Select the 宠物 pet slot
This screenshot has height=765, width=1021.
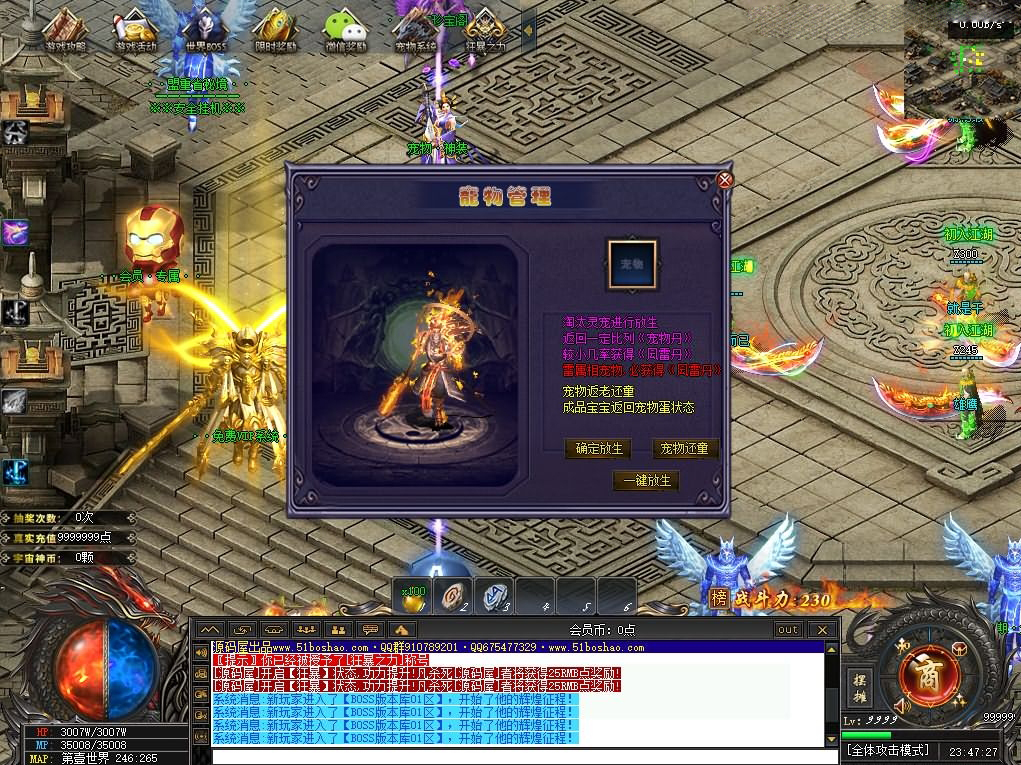pos(632,264)
